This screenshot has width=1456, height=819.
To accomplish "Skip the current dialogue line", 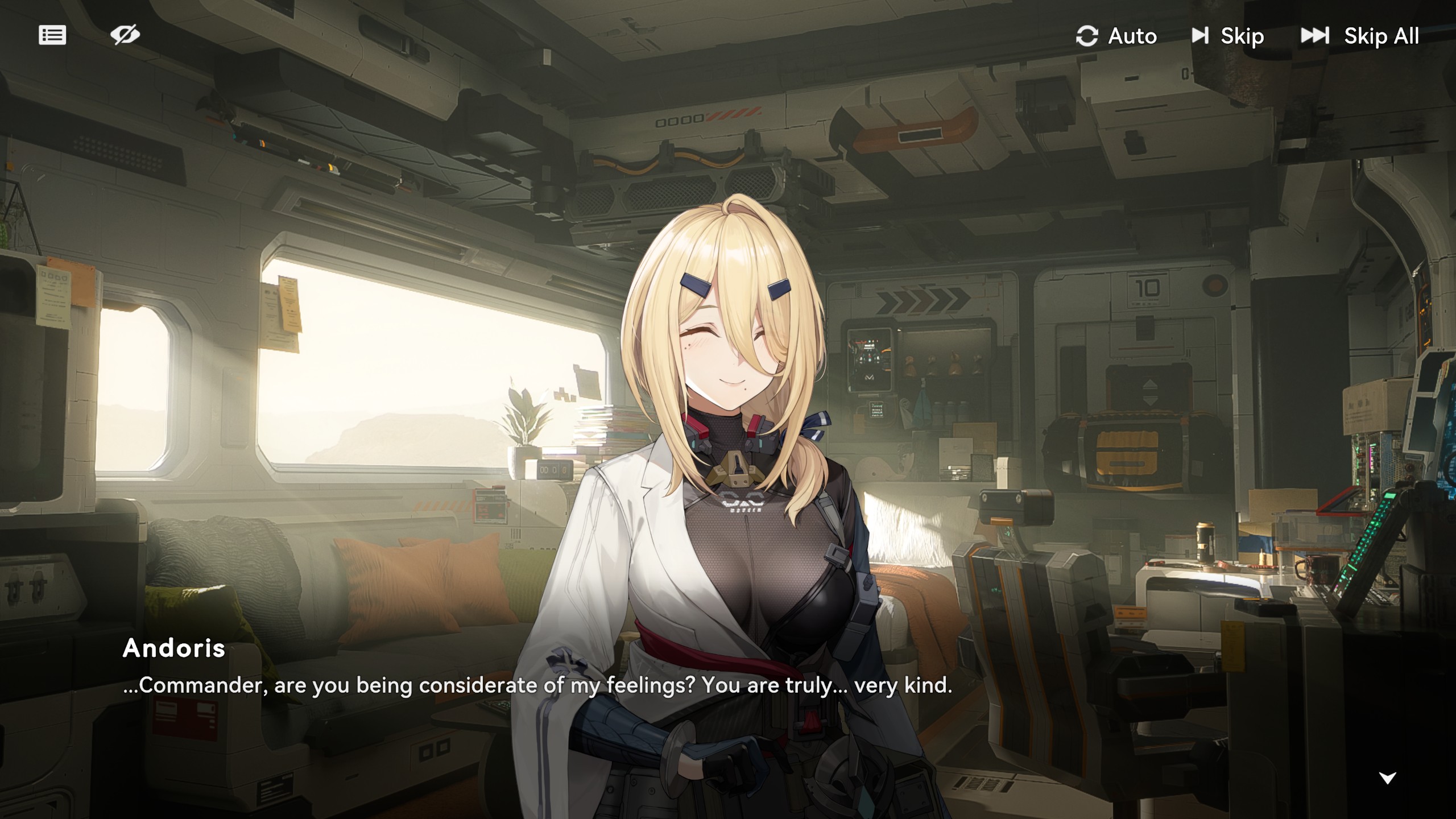I will coord(1228,36).
